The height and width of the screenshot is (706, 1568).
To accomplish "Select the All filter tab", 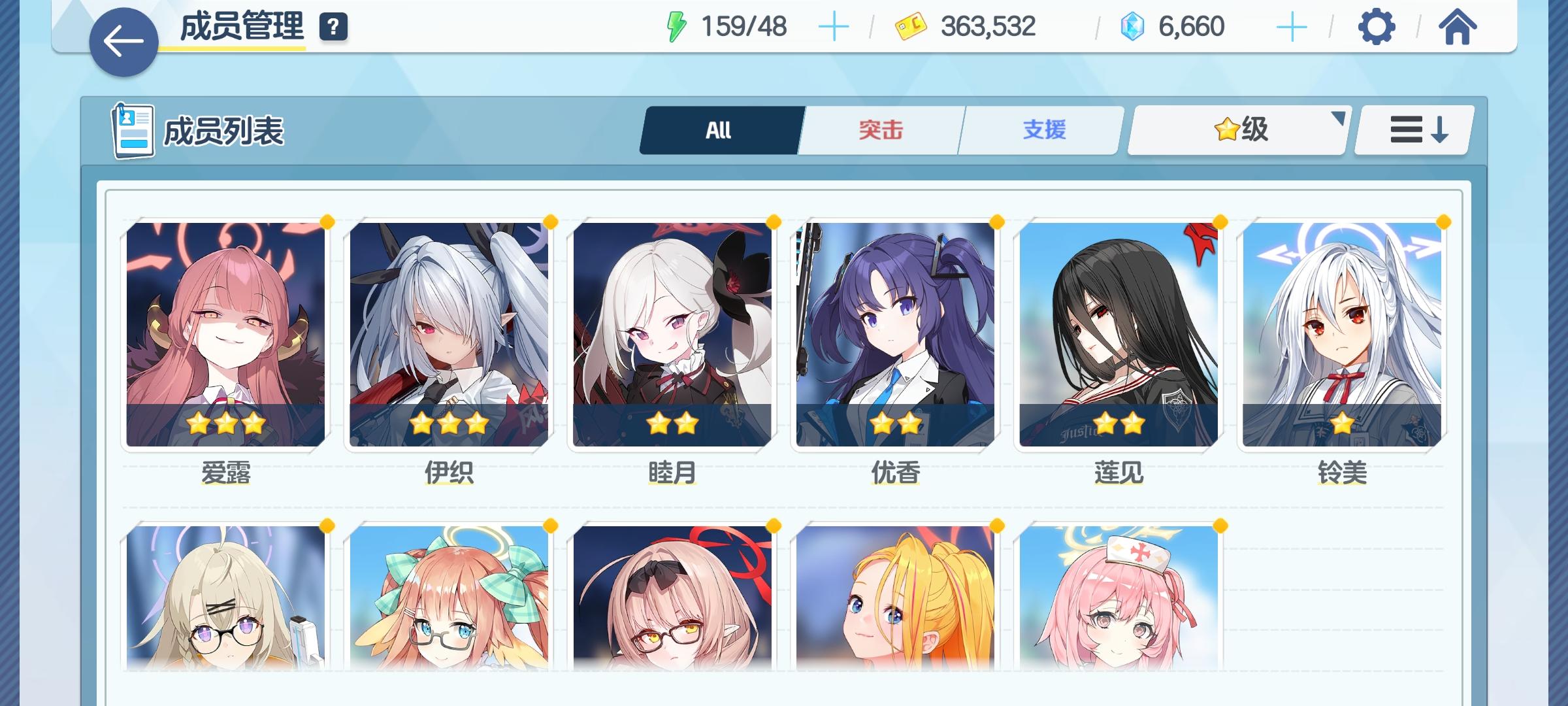I will pos(719,129).
